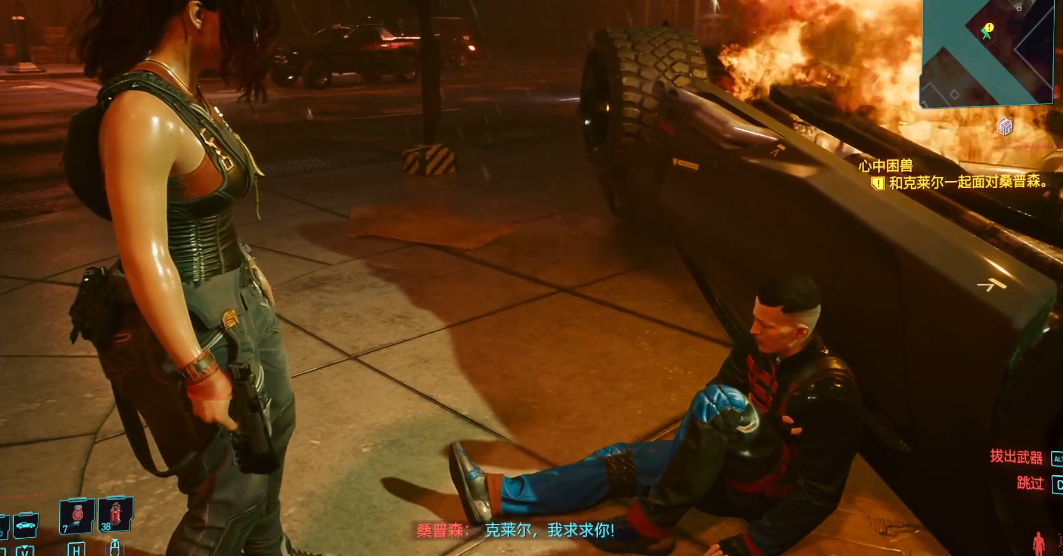Click the cube icon below the minimap

(1005, 126)
